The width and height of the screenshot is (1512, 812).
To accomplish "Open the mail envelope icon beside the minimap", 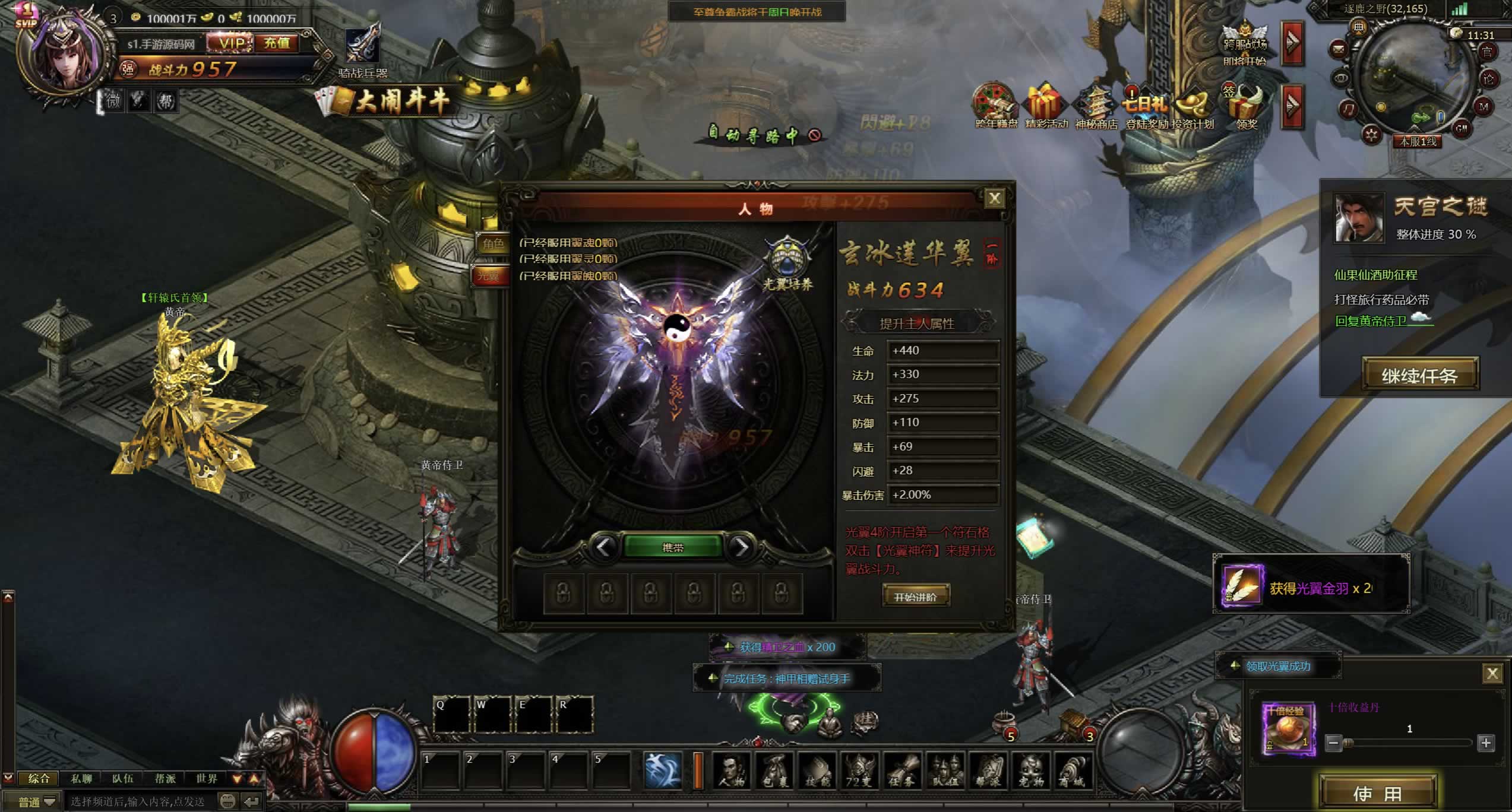I will (x=1339, y=49).
